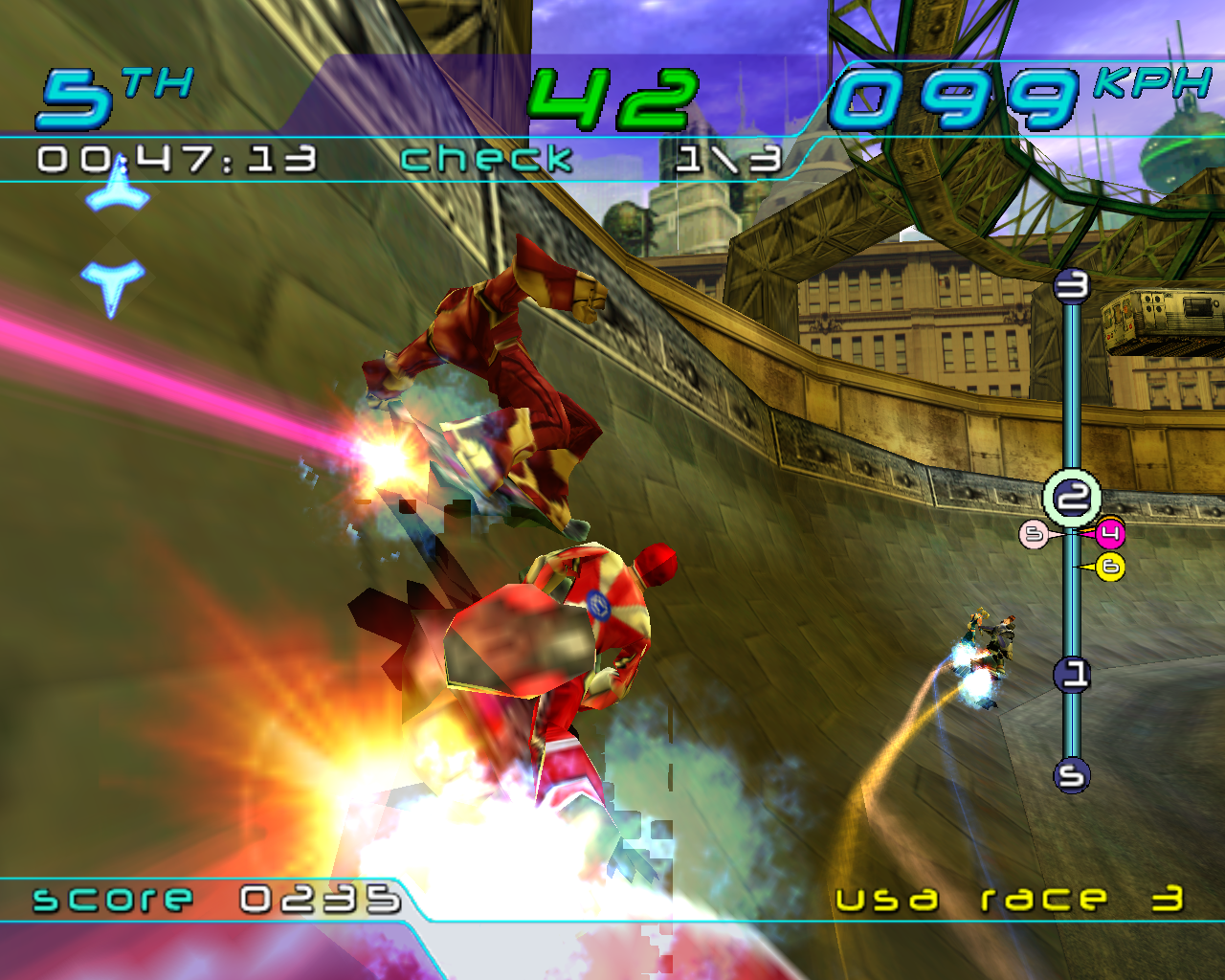Select checkpoint 3 marker on progress track
The width and height of the screenshot is (1225, 980).
(1072, 285)
